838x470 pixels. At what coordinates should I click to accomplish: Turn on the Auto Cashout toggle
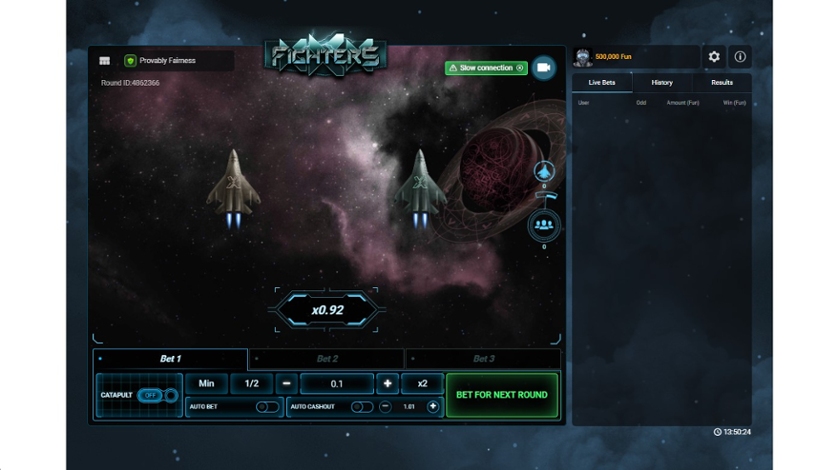click(360, 407)
